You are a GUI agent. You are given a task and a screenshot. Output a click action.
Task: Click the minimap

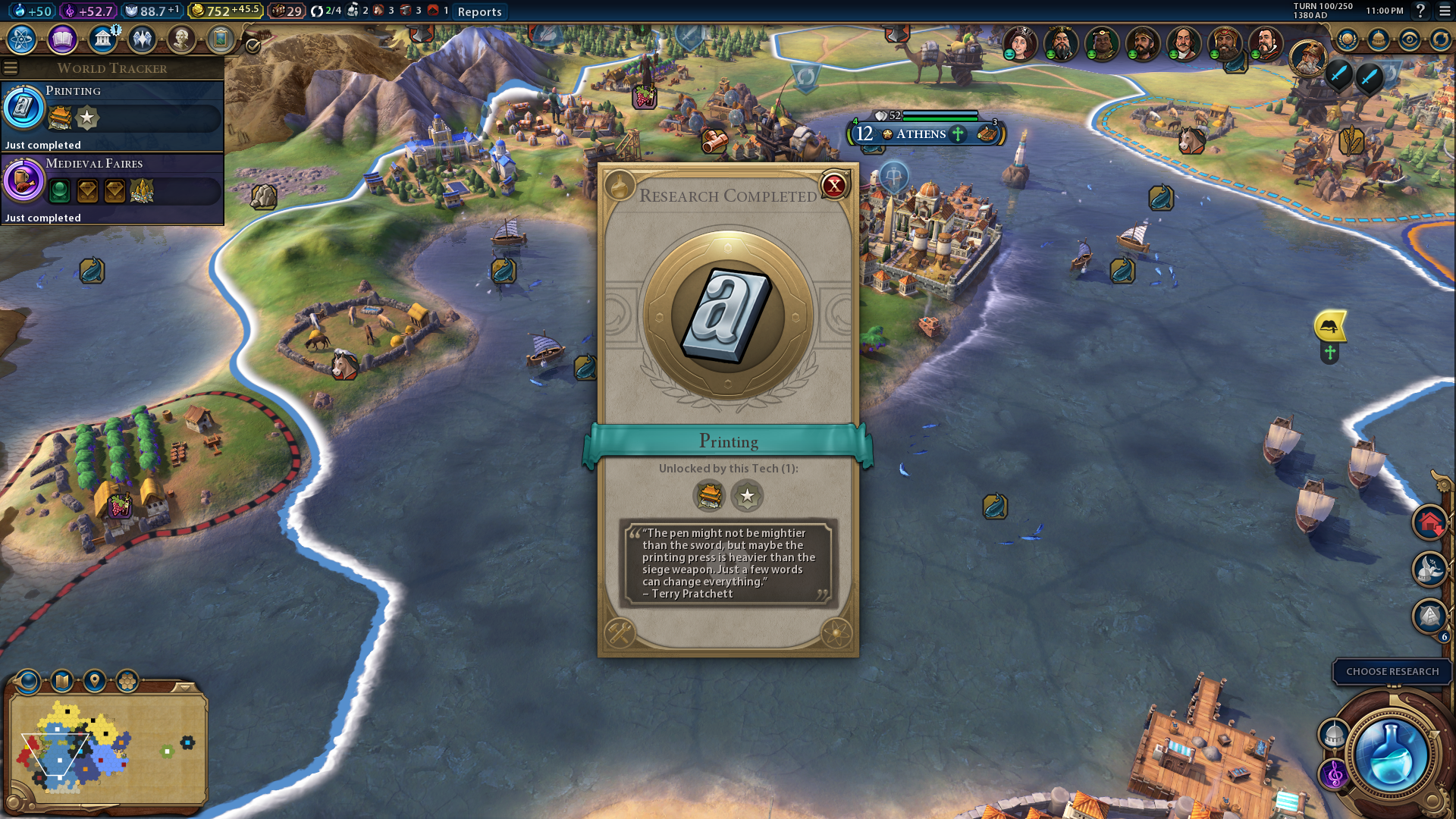pos(106,747)
